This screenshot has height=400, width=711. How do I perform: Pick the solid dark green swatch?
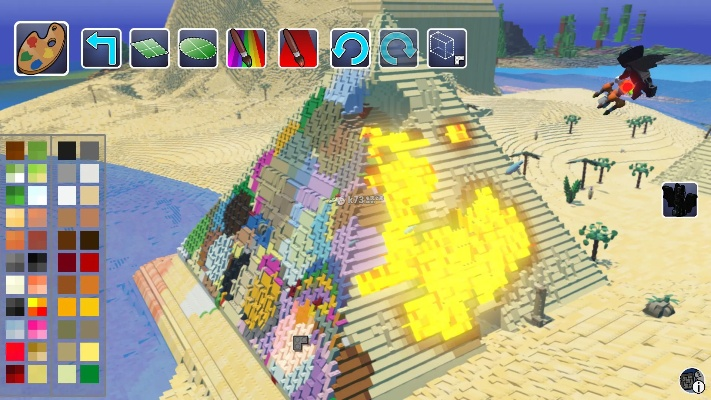[x=90, y=374]
